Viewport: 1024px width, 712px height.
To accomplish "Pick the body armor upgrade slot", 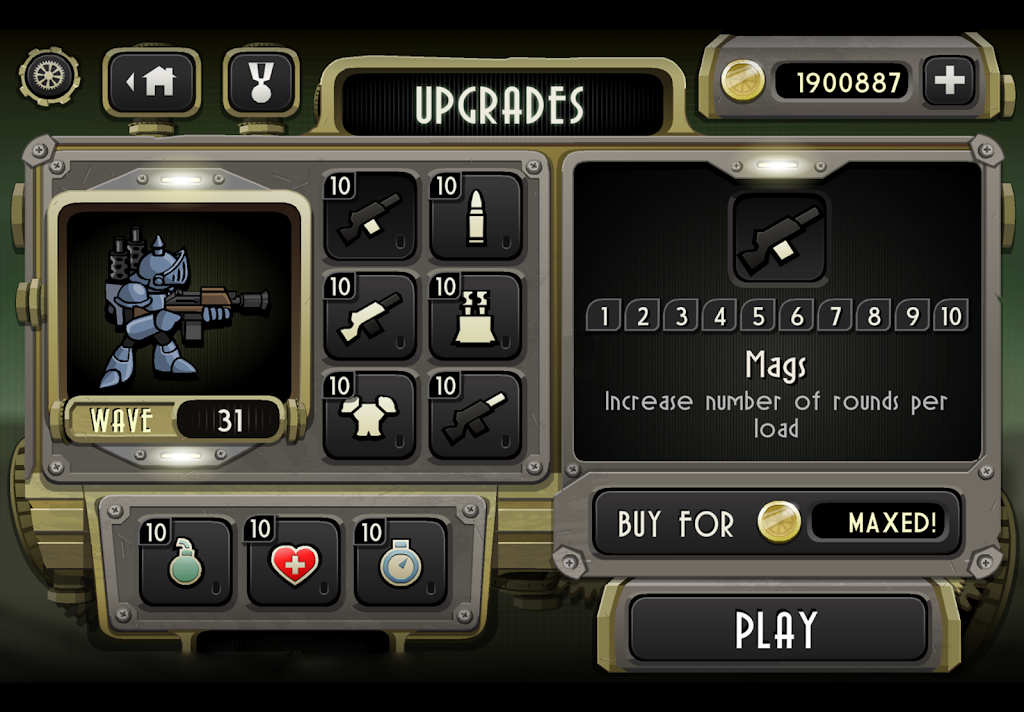I will pyautogui.click(x=370, y=416).
